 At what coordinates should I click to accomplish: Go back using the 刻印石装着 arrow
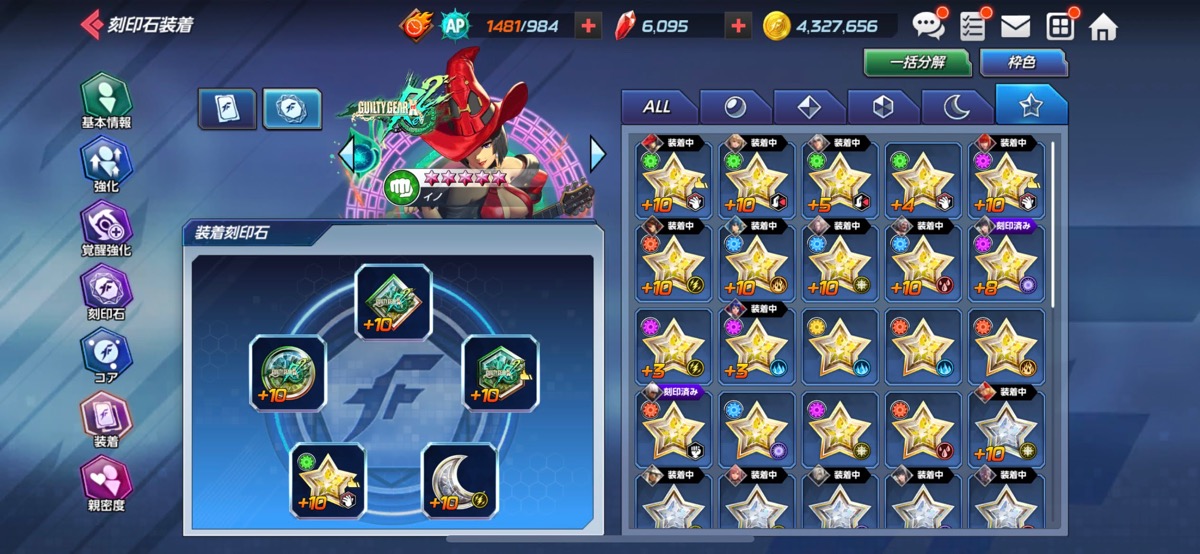tap(91, 24)
